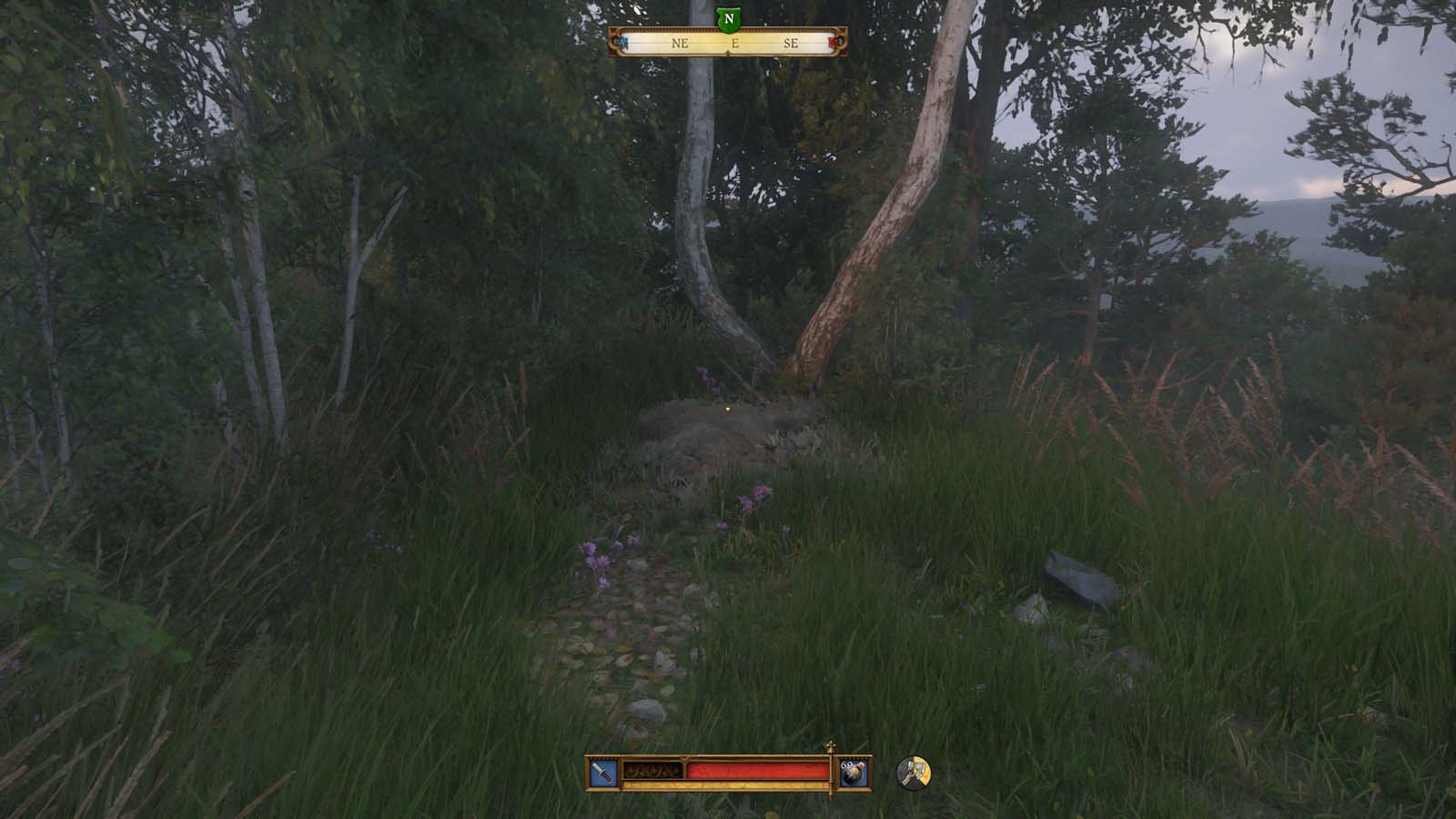Click the circular axe combat indicator
This screenshot has width=1456, height=819.
coord(915,773)
